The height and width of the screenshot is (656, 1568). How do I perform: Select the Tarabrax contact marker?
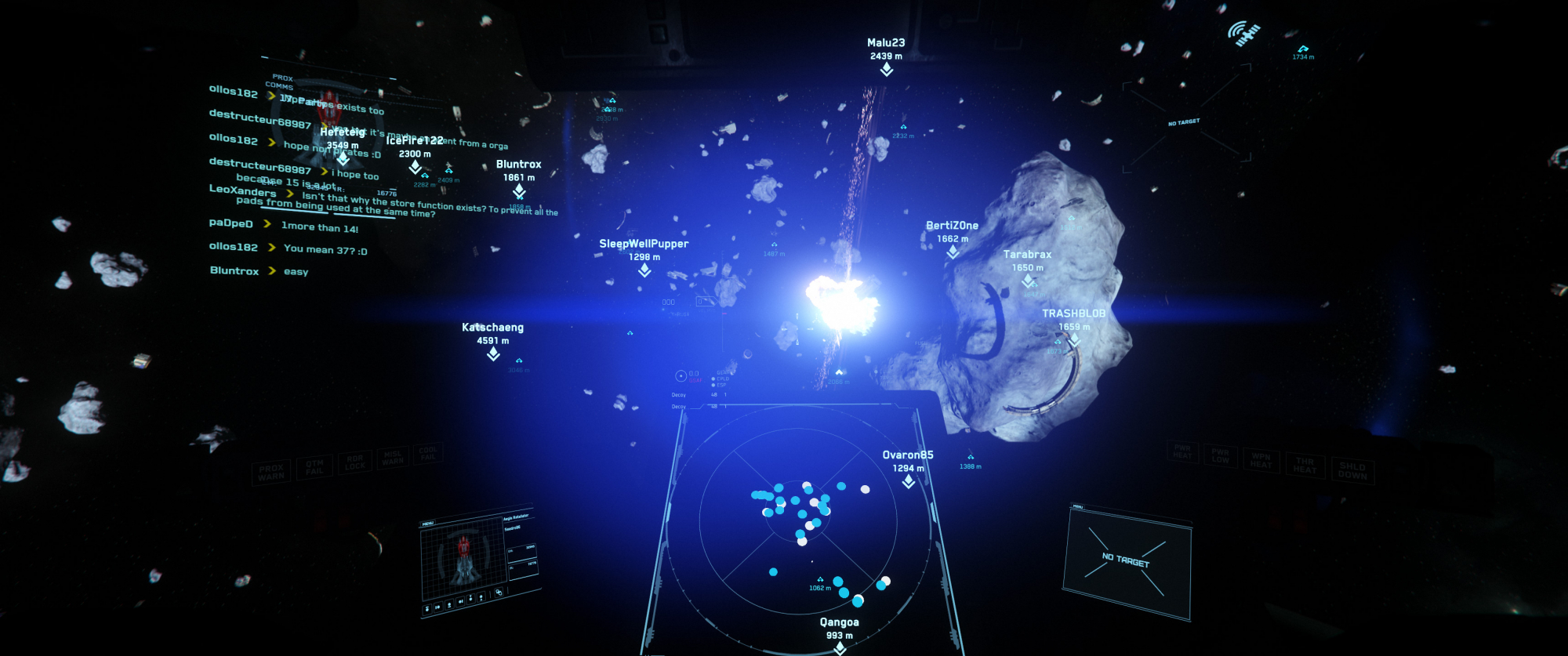(x=1028, y=281)
